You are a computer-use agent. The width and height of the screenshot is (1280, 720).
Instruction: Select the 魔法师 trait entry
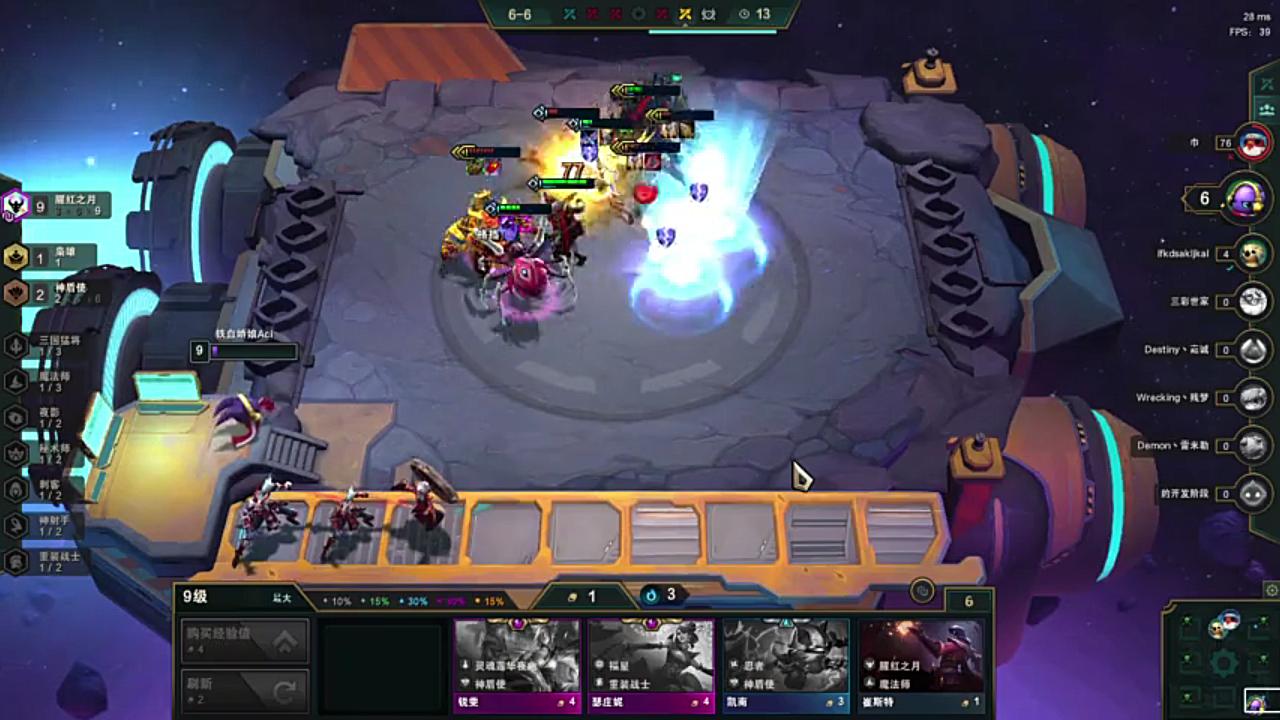tap(48, 381)
